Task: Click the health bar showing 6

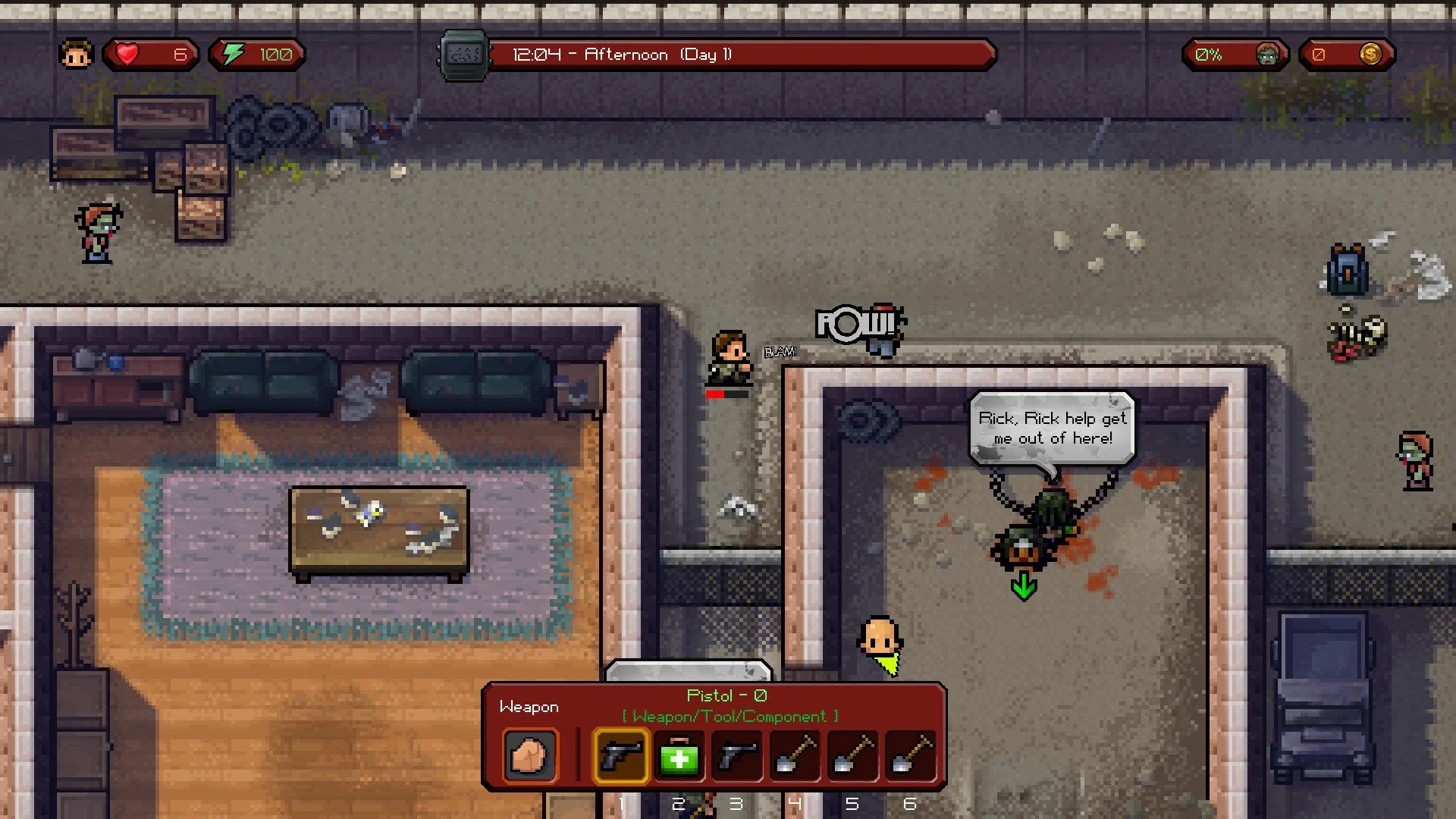Action: click(152, 53)
